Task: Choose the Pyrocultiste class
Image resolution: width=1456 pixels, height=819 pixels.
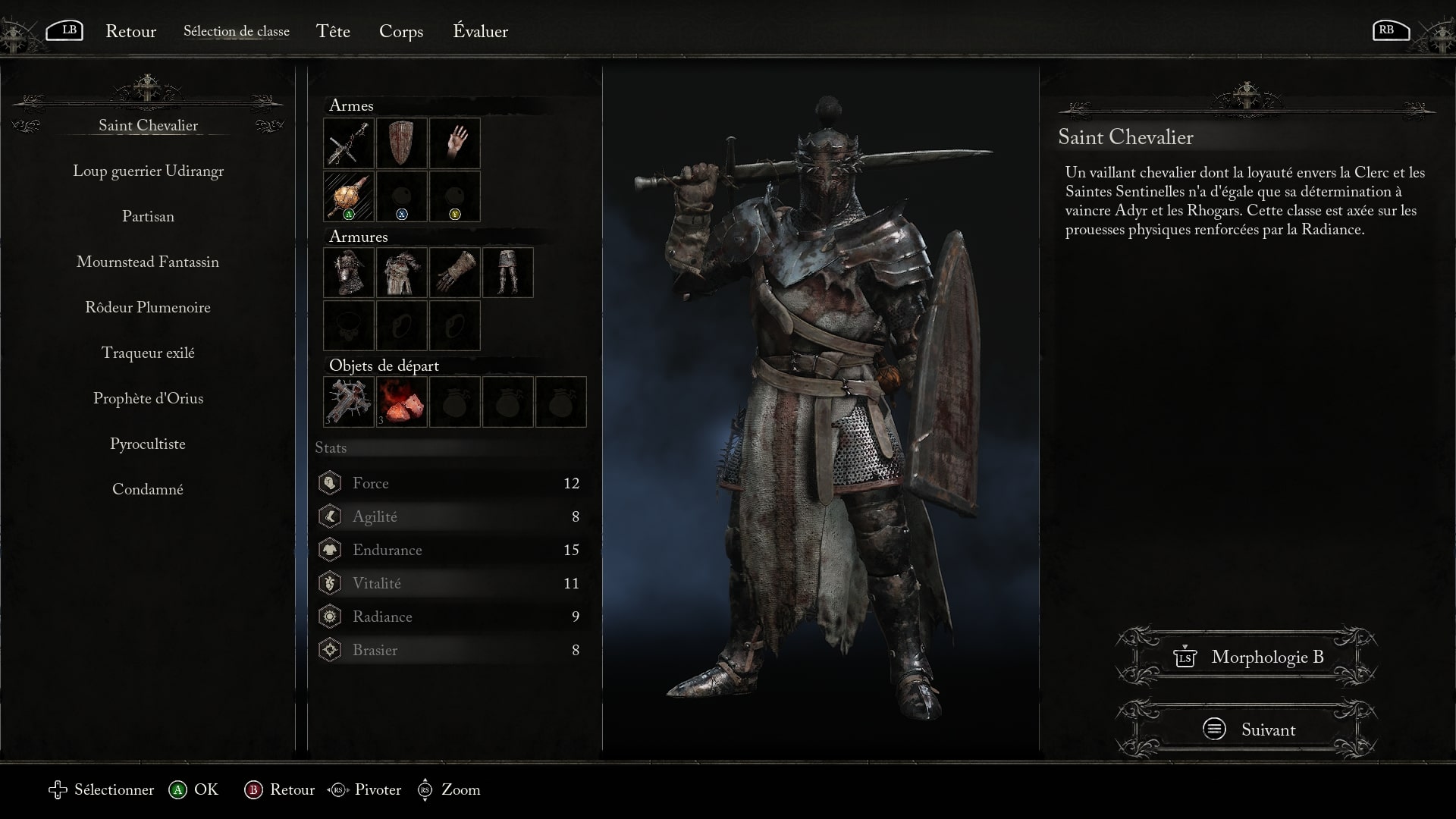Action: [148, 444]
